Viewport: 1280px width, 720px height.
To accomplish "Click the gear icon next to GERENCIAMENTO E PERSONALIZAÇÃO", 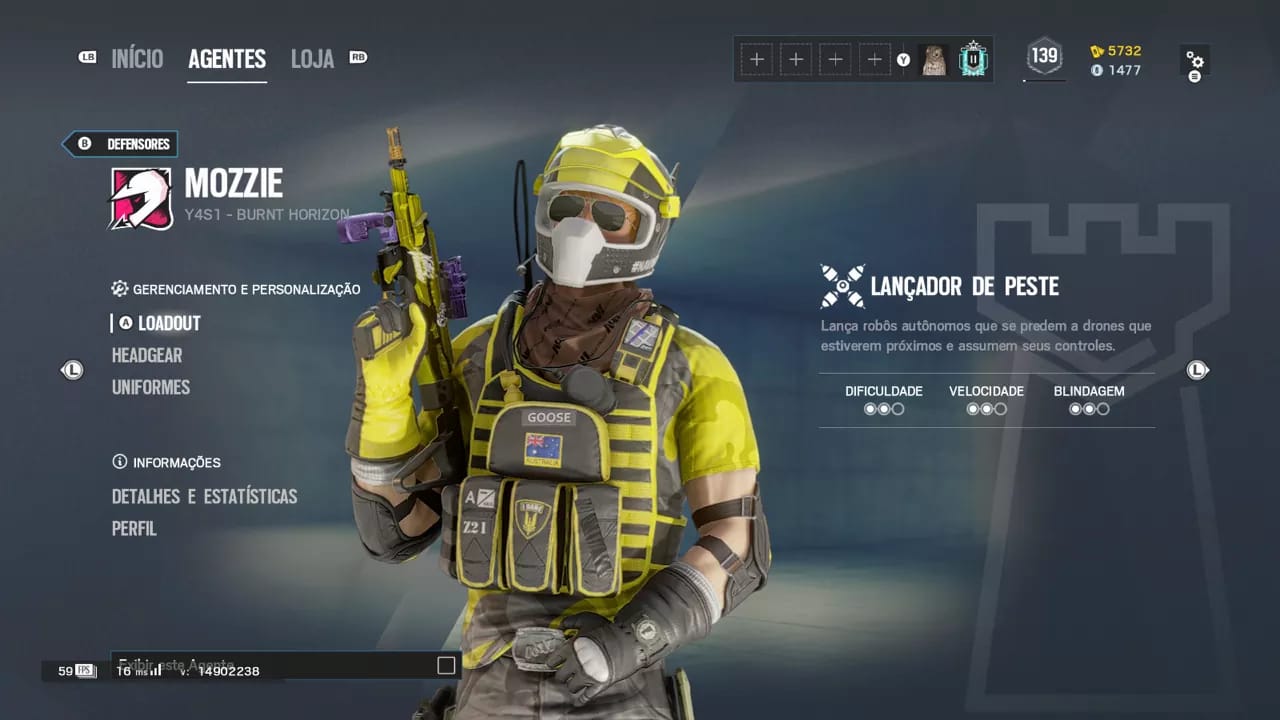I will pyautogui.click(x=120, y=289).
